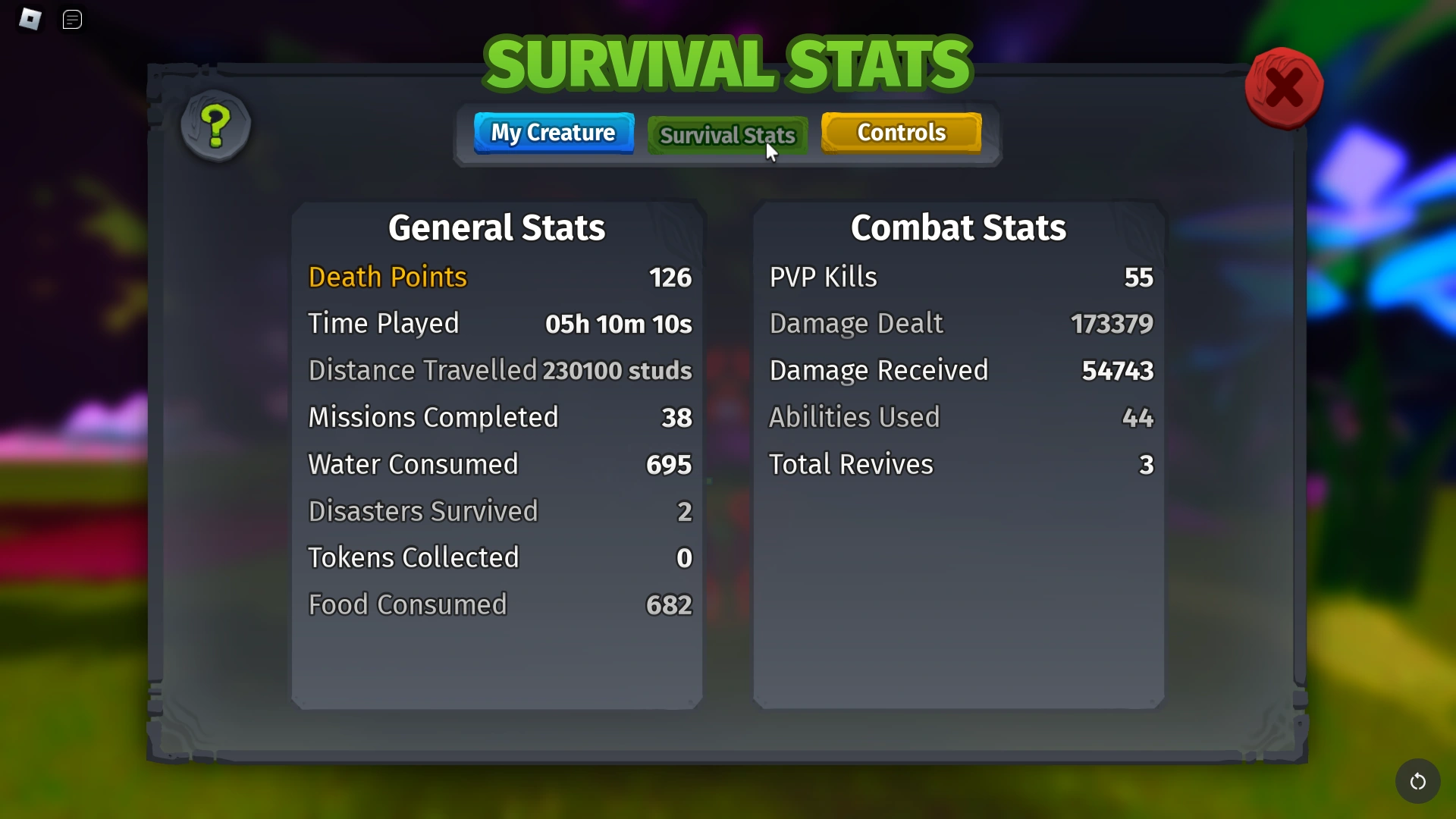Open the Controls tab
1456x819 pixels.
pyautogui.click(x=901, y=133)
